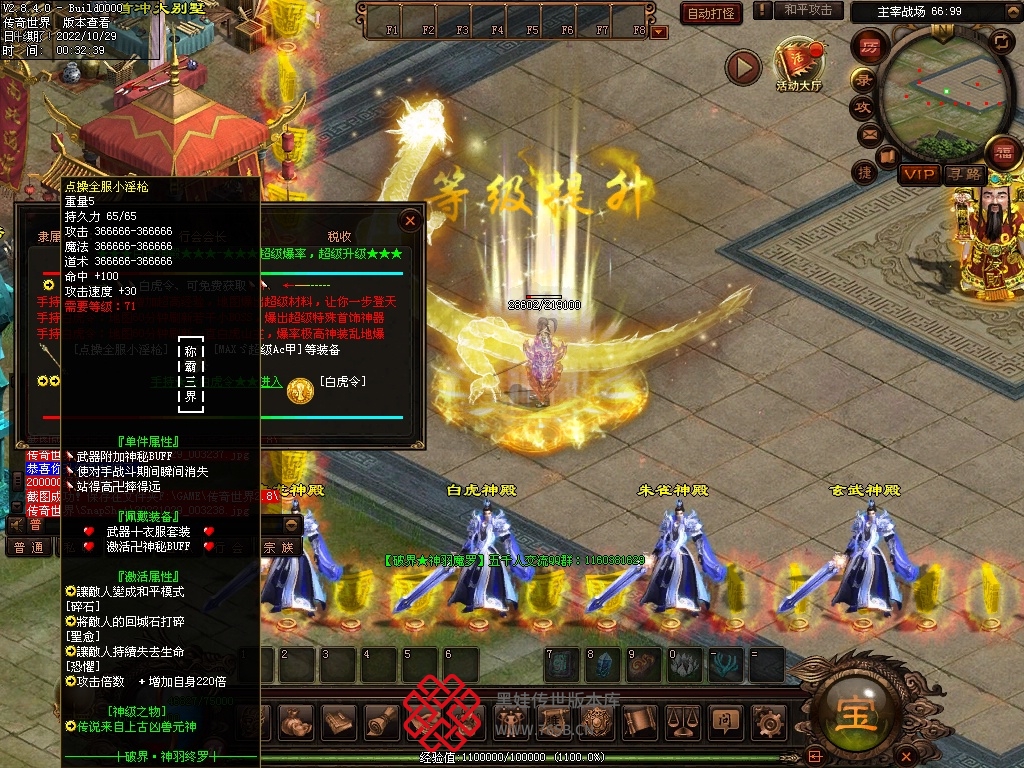Screen dimensions: 1024x768
Task: Activate the 寻路 pathfinding button
Action: pyautogui.click(x=965, y=175)
